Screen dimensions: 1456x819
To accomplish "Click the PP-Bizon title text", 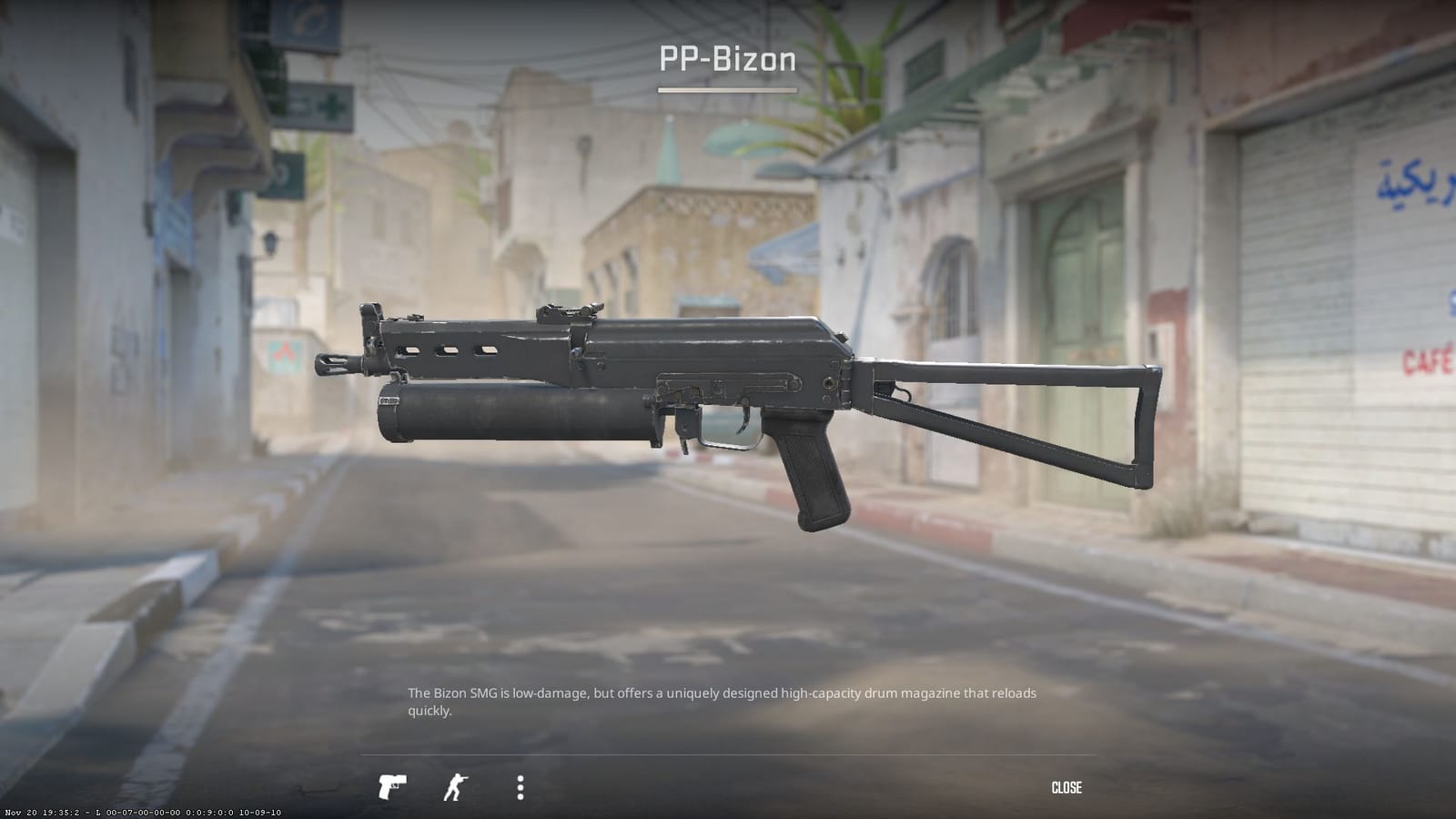I will (x=727, y=61).
